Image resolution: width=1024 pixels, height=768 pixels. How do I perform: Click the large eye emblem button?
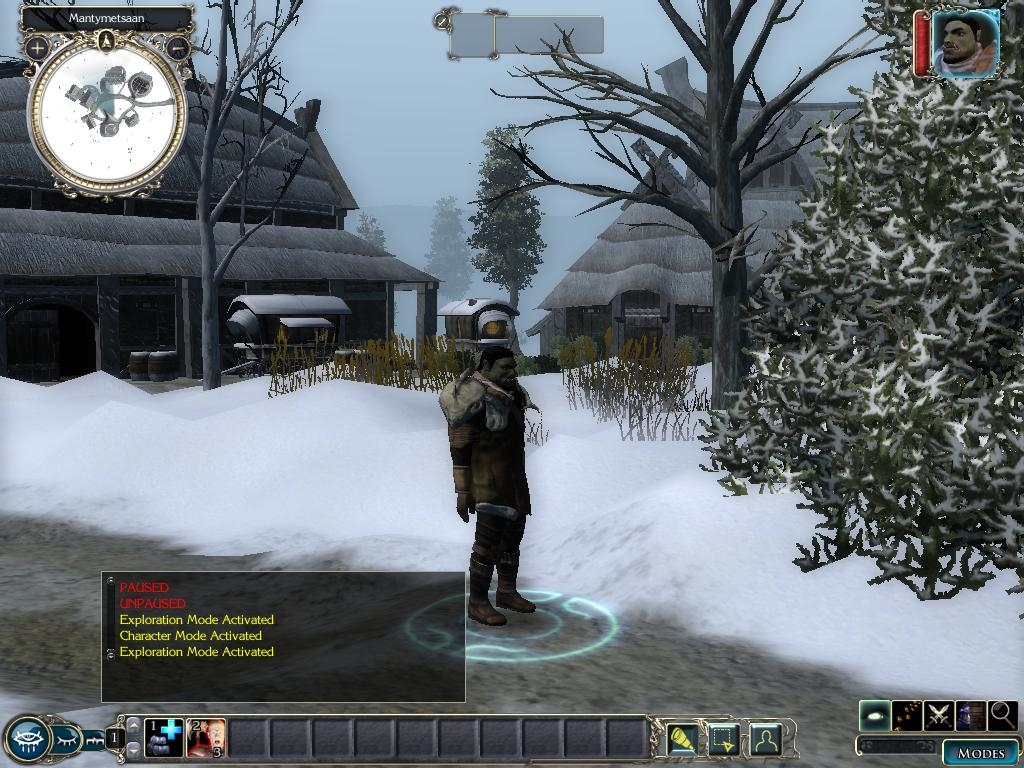point(27,740)
